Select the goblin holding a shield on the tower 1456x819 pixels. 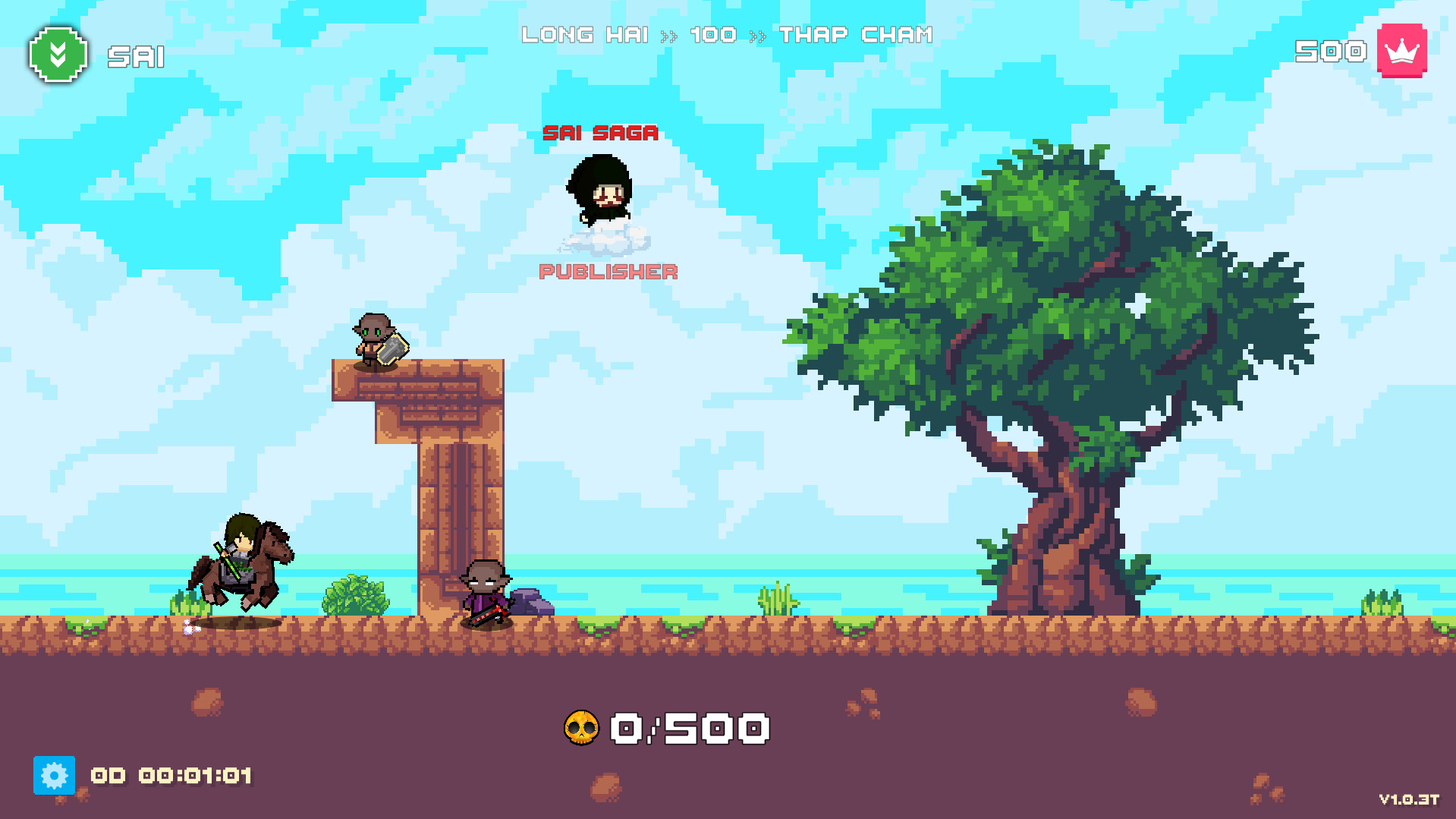pos(376,338)
